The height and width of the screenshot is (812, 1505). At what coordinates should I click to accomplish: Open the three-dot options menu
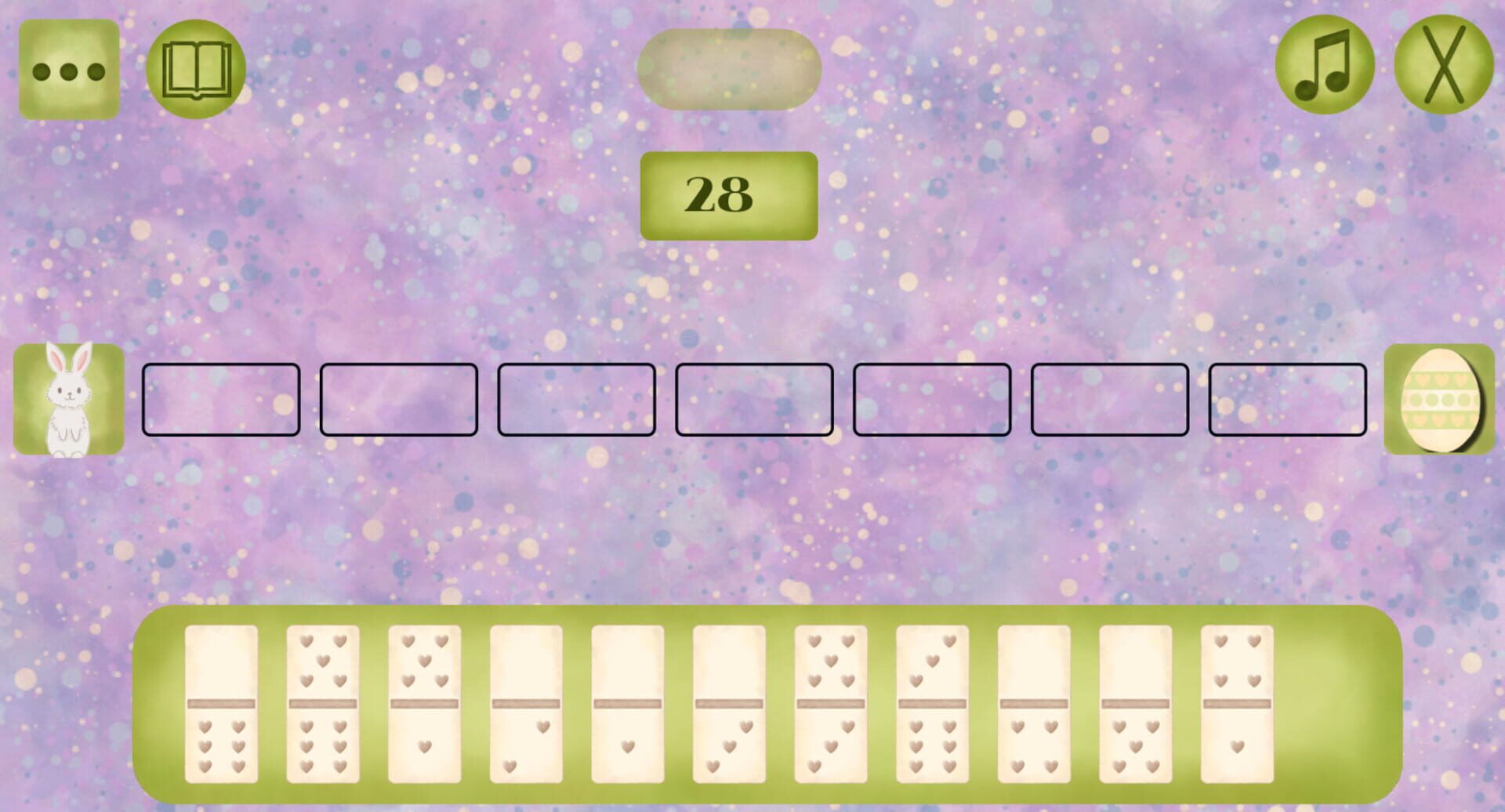(69, 69)
